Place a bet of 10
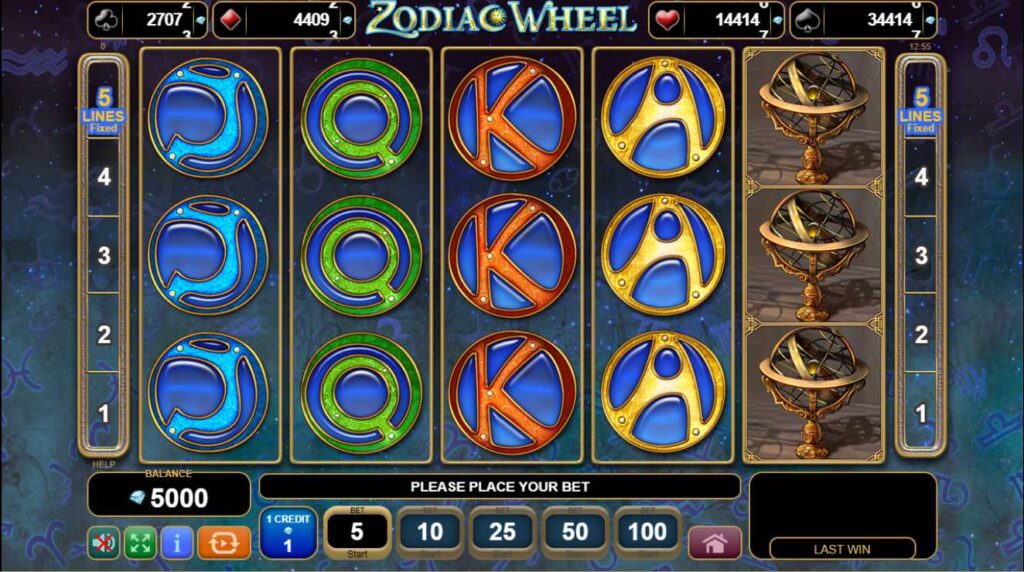Viewport: 1024px width, 572px height. point(430,531)
